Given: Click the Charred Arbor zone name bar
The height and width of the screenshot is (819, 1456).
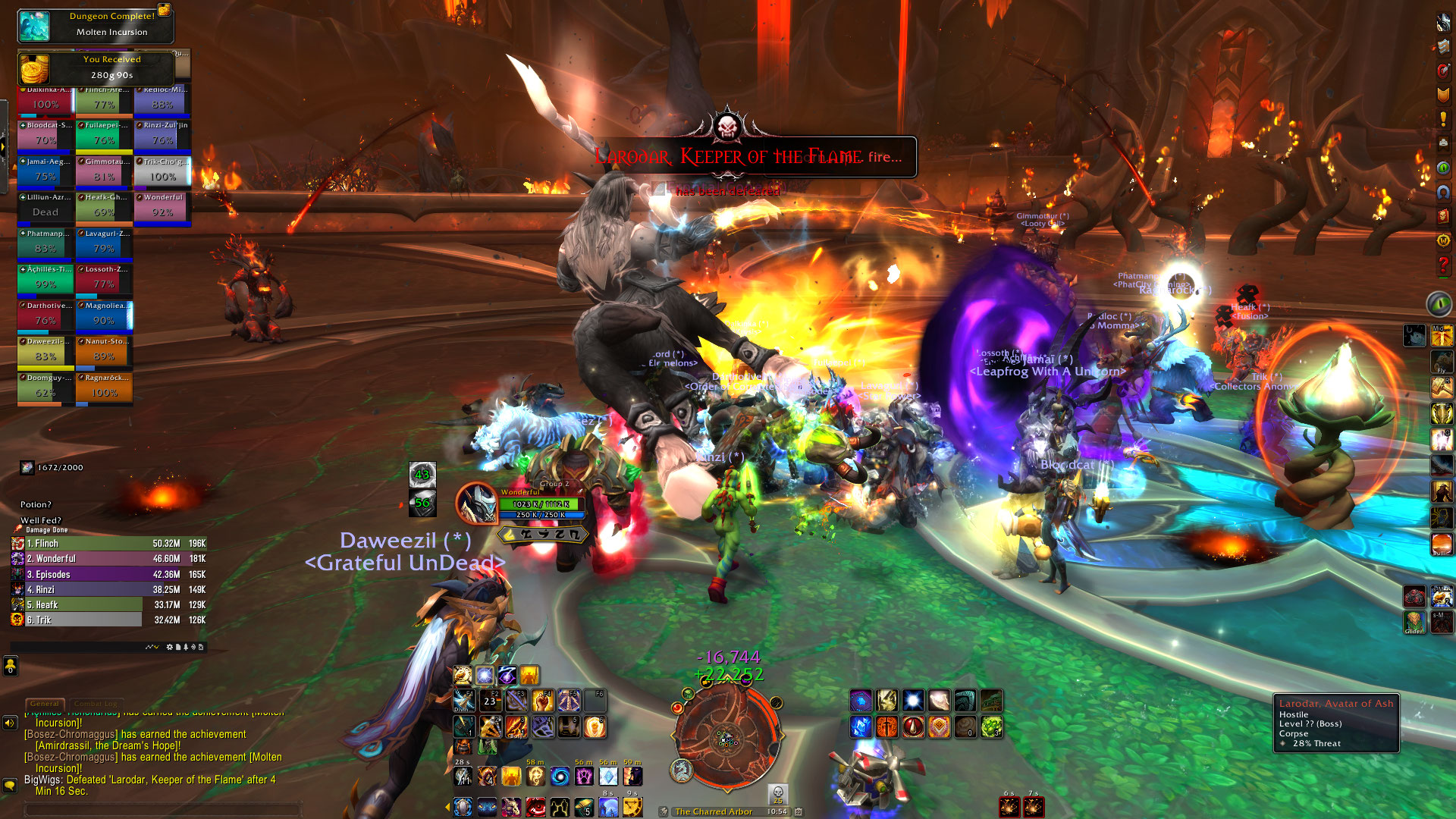Looking at the screenshot, I should pos(714,811).
